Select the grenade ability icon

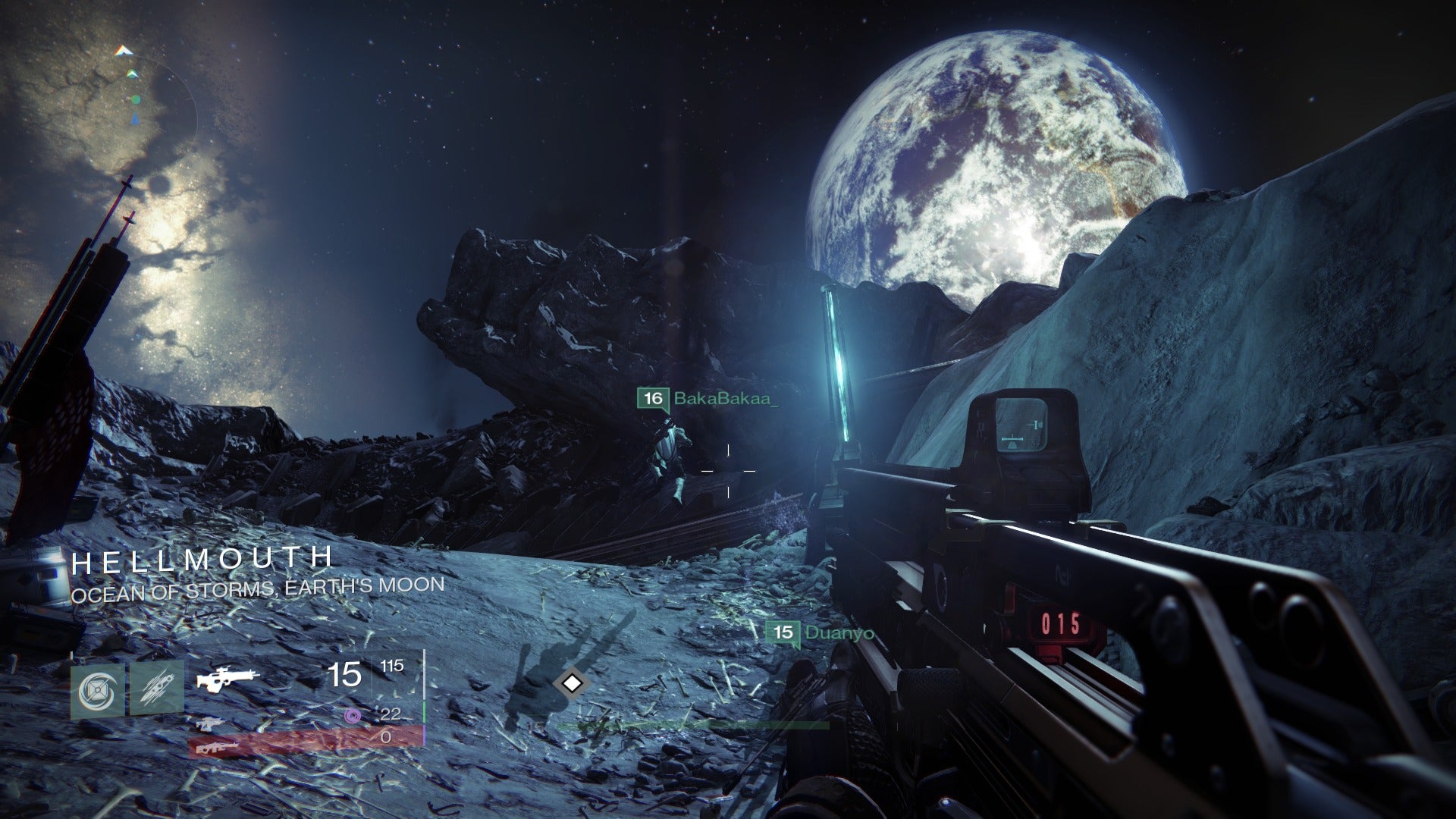(x=99, y=689)
